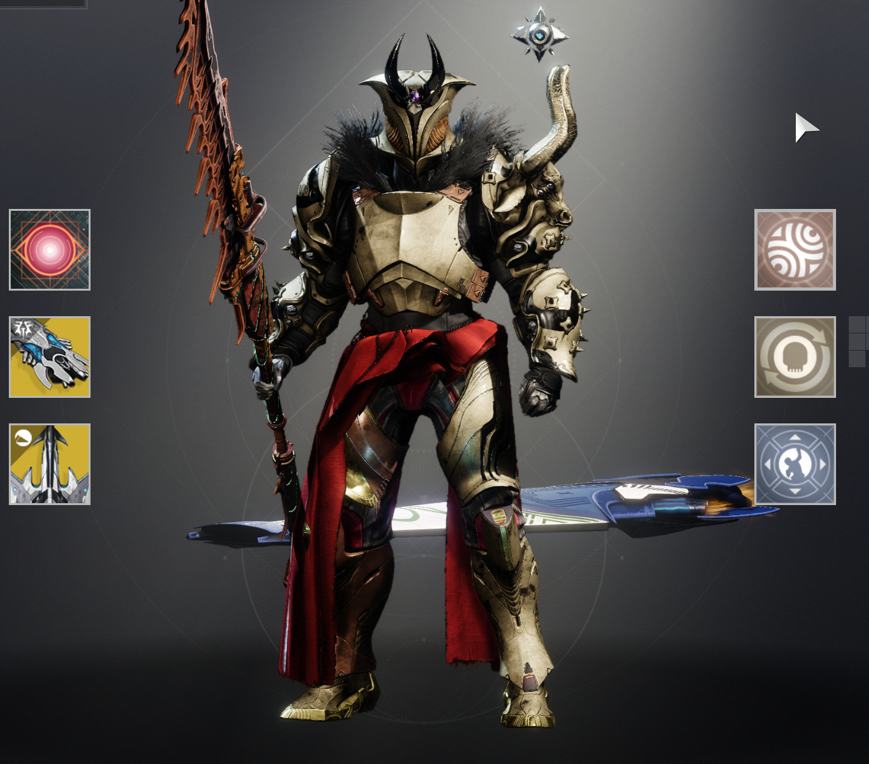
Task: Open the pink glowing subclass icon
Action: [50, 250]
